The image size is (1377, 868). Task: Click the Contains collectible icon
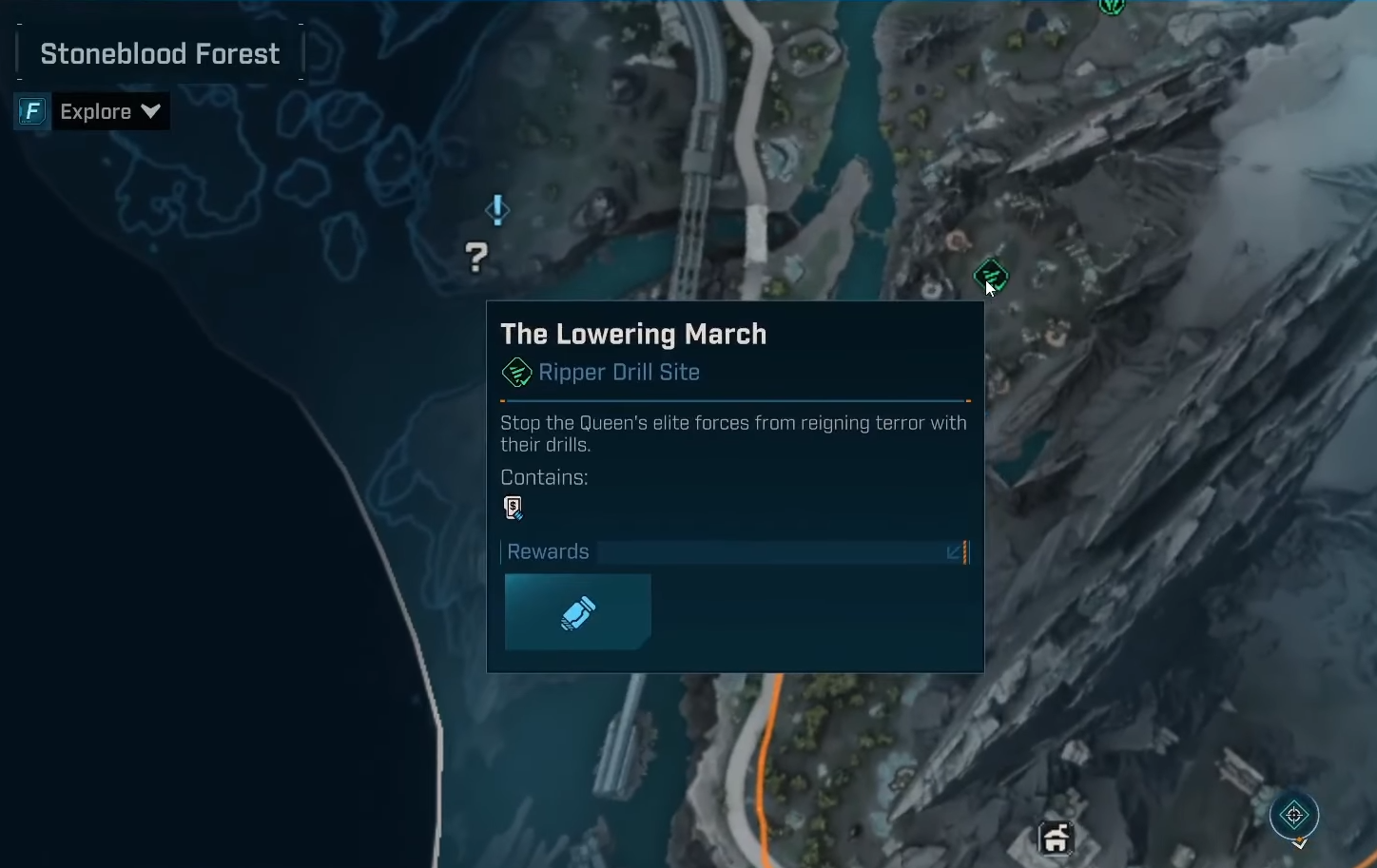(x=514, y=508)
